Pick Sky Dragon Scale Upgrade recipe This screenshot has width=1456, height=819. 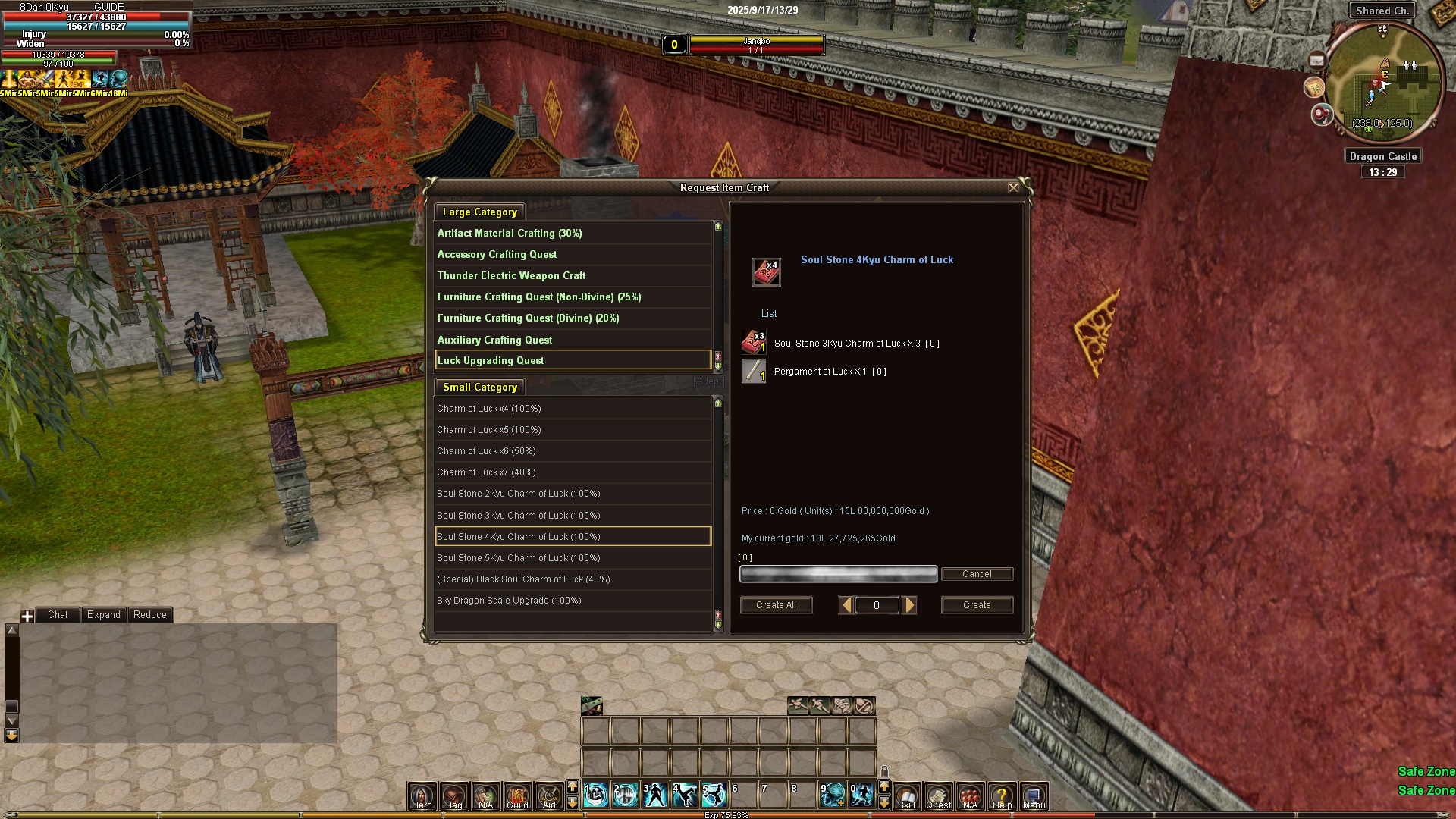tap(509, 601)
